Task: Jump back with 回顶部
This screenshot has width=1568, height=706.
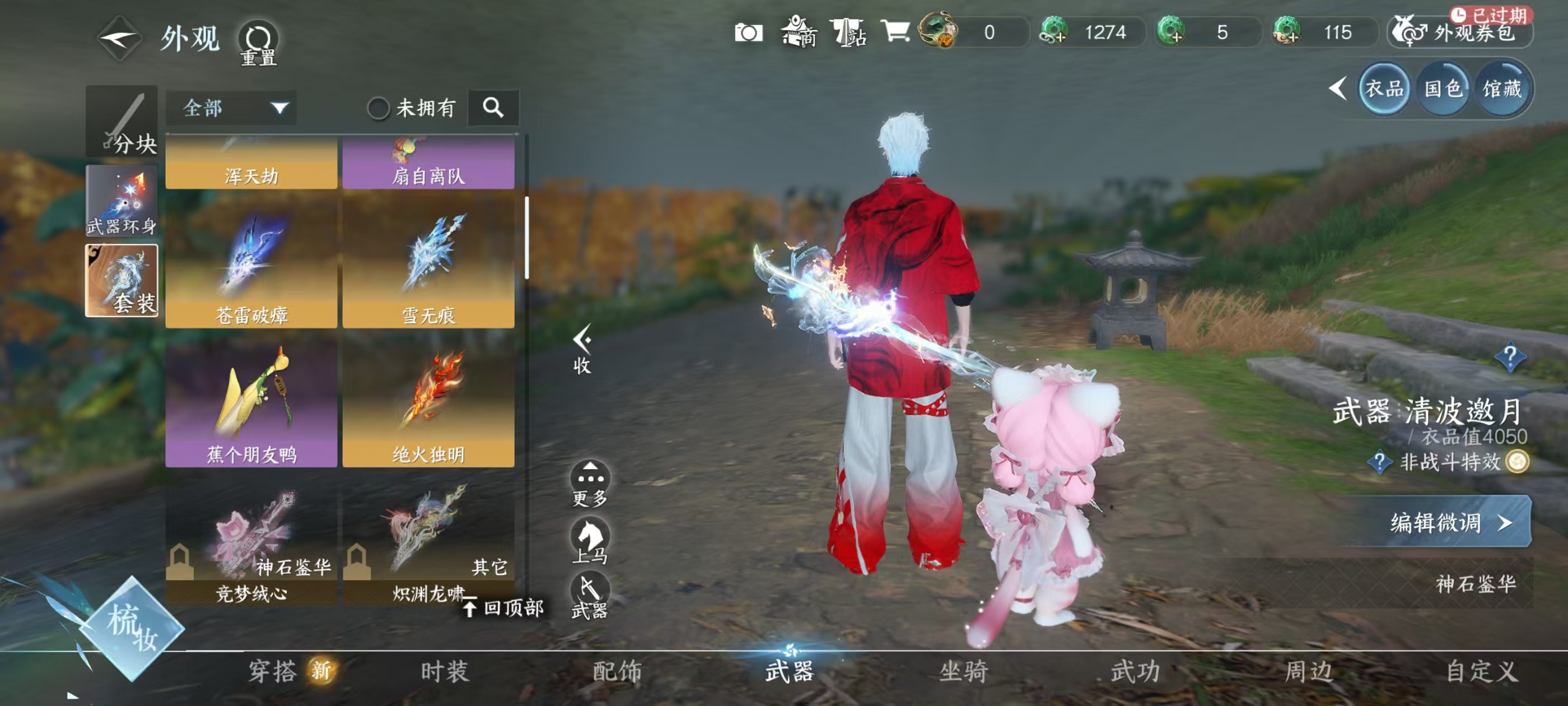Action: pos(504,607)
